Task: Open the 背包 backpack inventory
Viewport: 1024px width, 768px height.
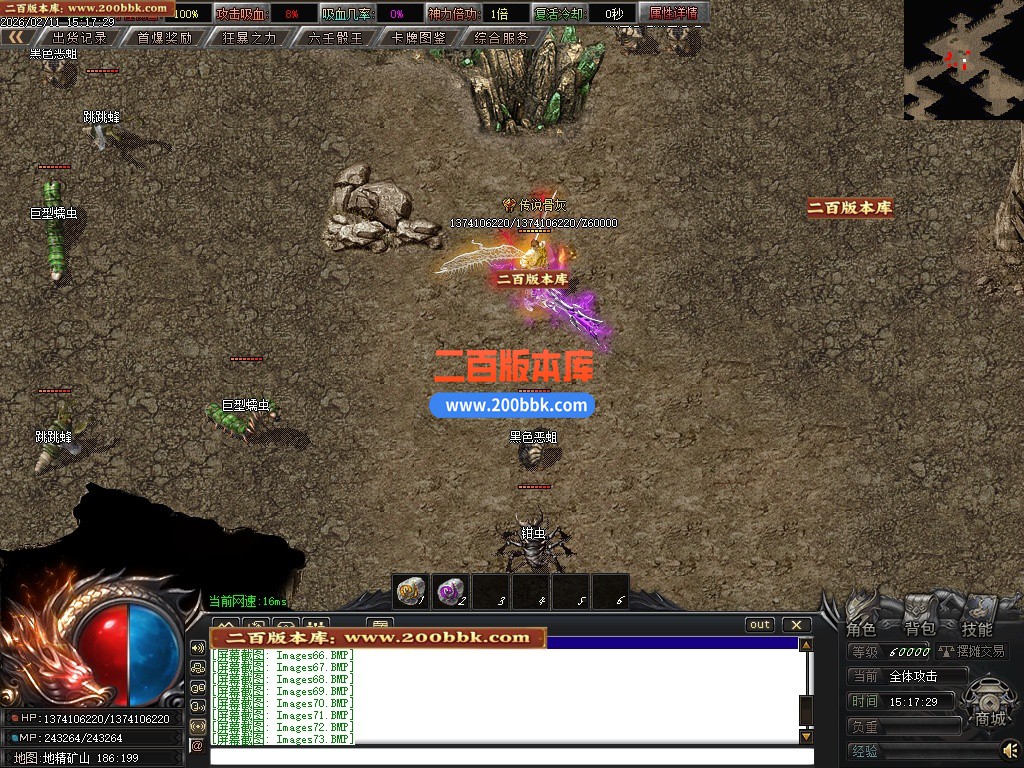Action: (x=919, y=628)
